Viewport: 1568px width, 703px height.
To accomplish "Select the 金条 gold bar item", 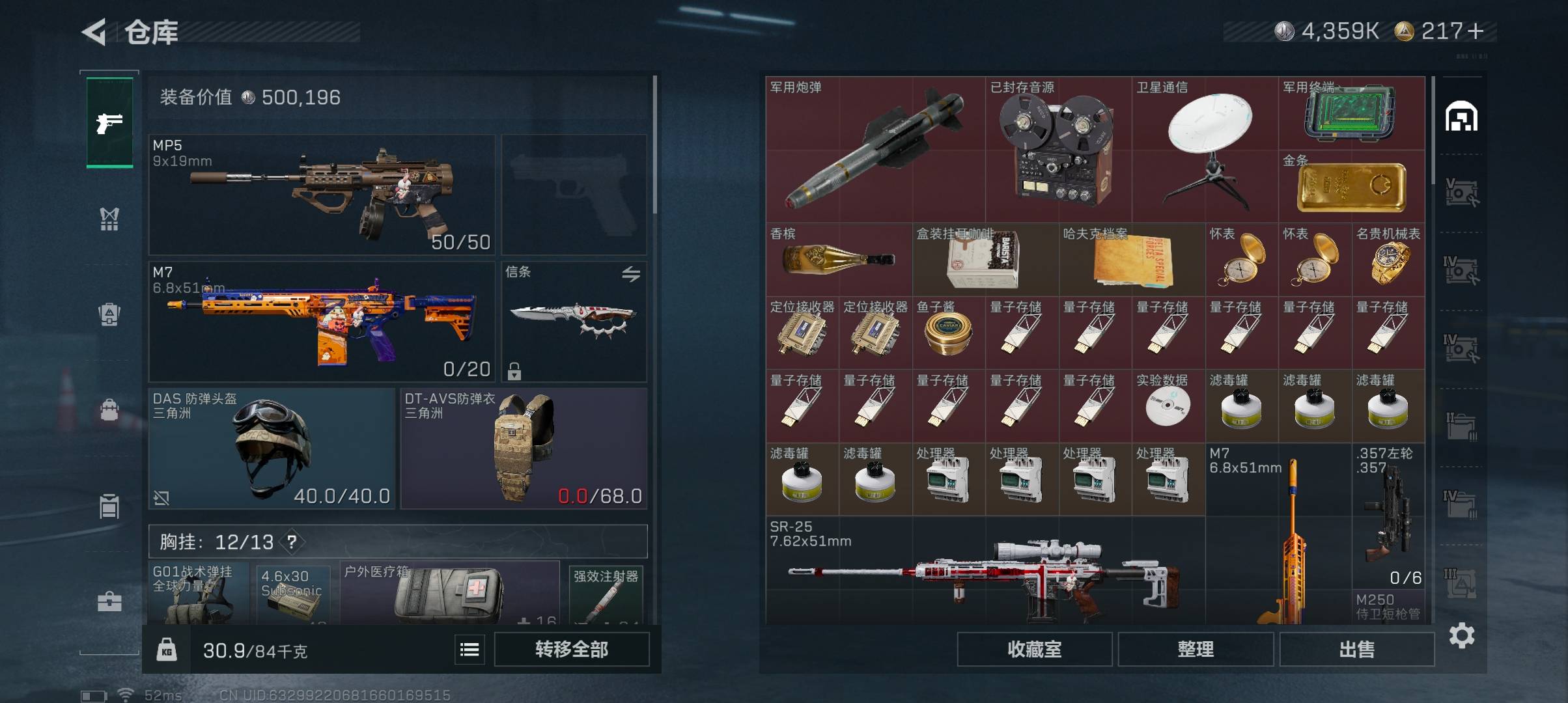I will click(1351, 187).
